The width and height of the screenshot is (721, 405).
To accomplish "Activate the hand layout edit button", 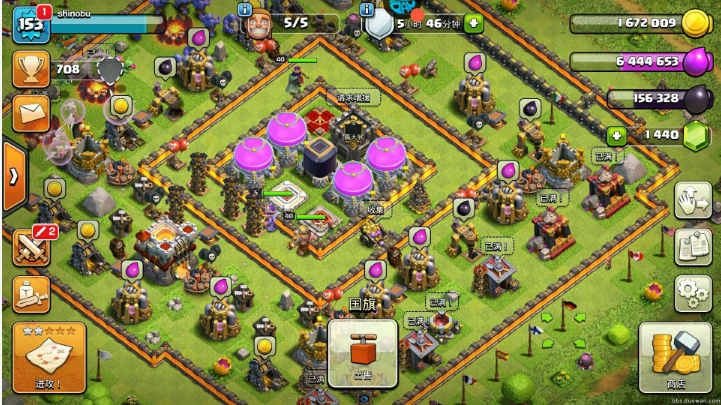I will click(692, 200).
